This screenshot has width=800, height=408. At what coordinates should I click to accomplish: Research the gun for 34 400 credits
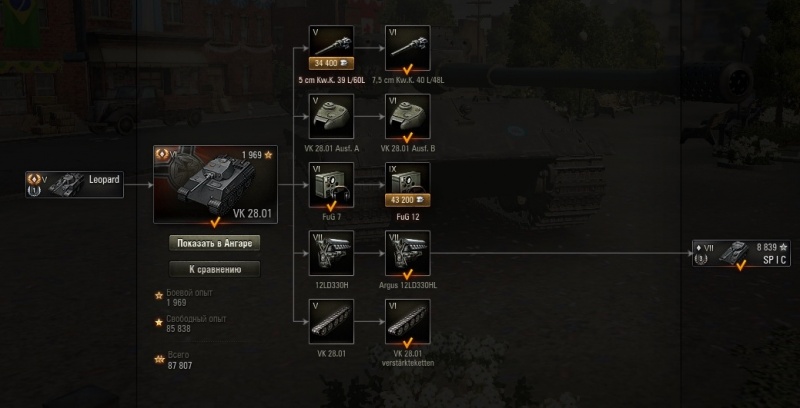(330, 63)
